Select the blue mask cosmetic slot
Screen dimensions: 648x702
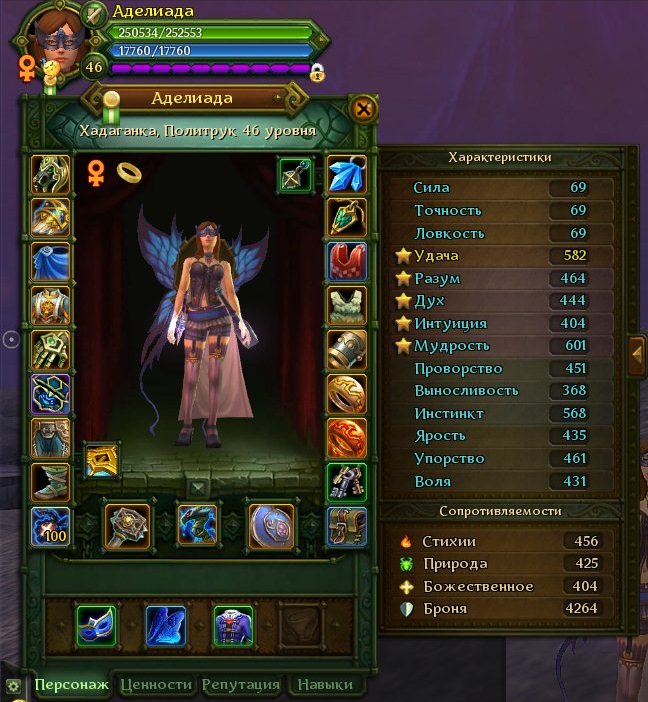(x=97, y=625)
